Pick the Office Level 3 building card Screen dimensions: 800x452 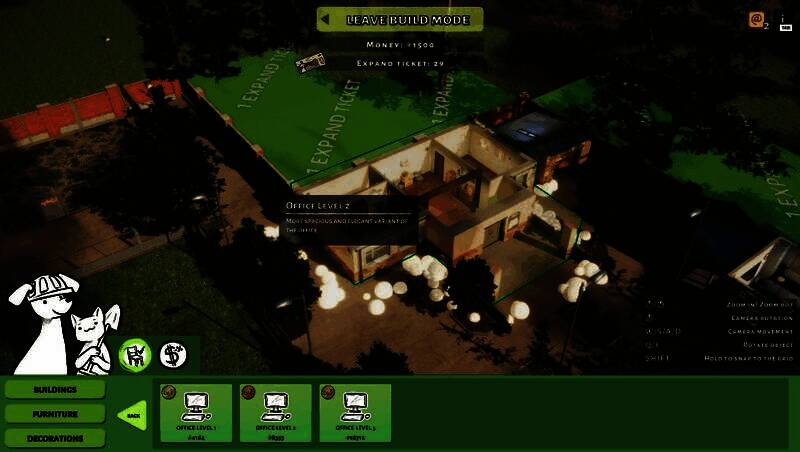pyautogui.click(x=355, y=412)
